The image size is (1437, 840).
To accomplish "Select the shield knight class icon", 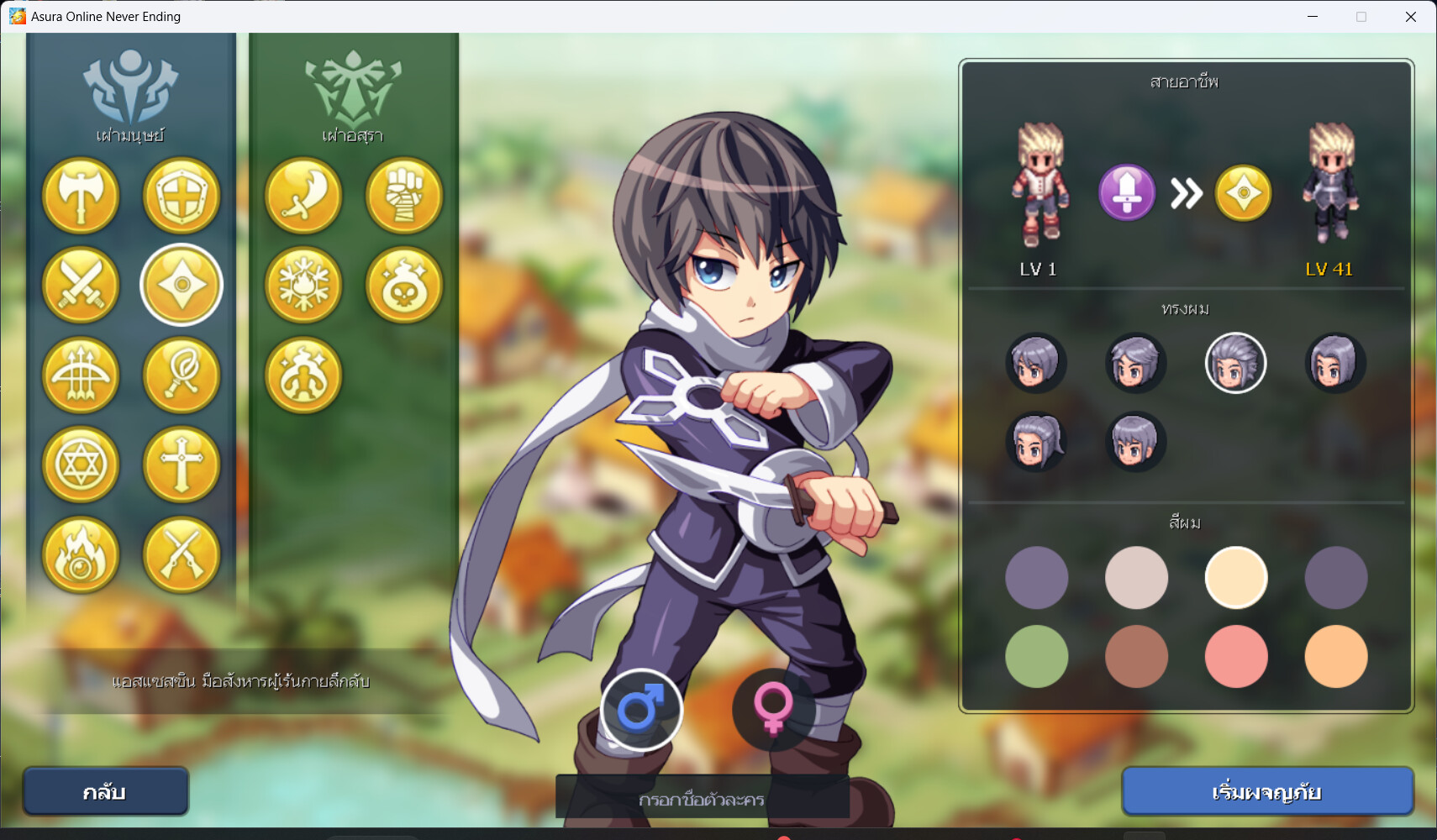I will tap(182, 197).
